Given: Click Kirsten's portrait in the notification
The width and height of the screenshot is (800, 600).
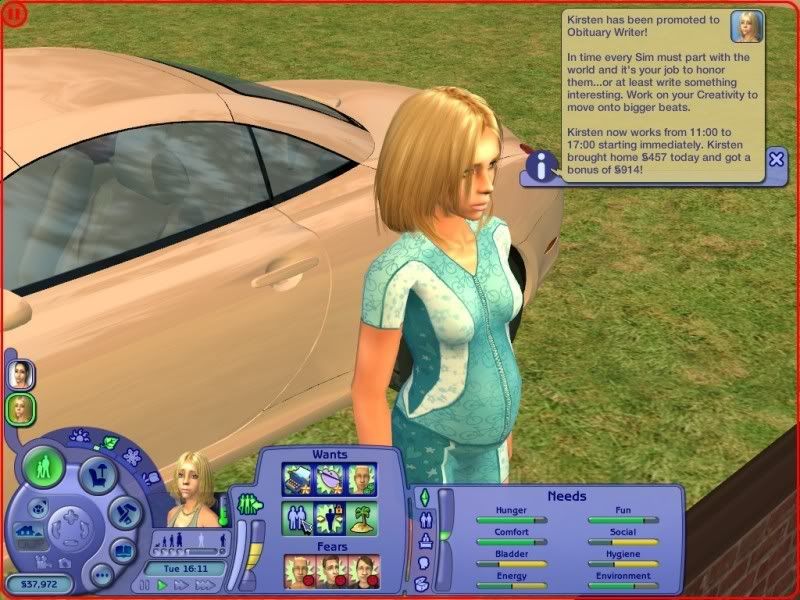Looking at the screenshot, I should coord(747,27).
